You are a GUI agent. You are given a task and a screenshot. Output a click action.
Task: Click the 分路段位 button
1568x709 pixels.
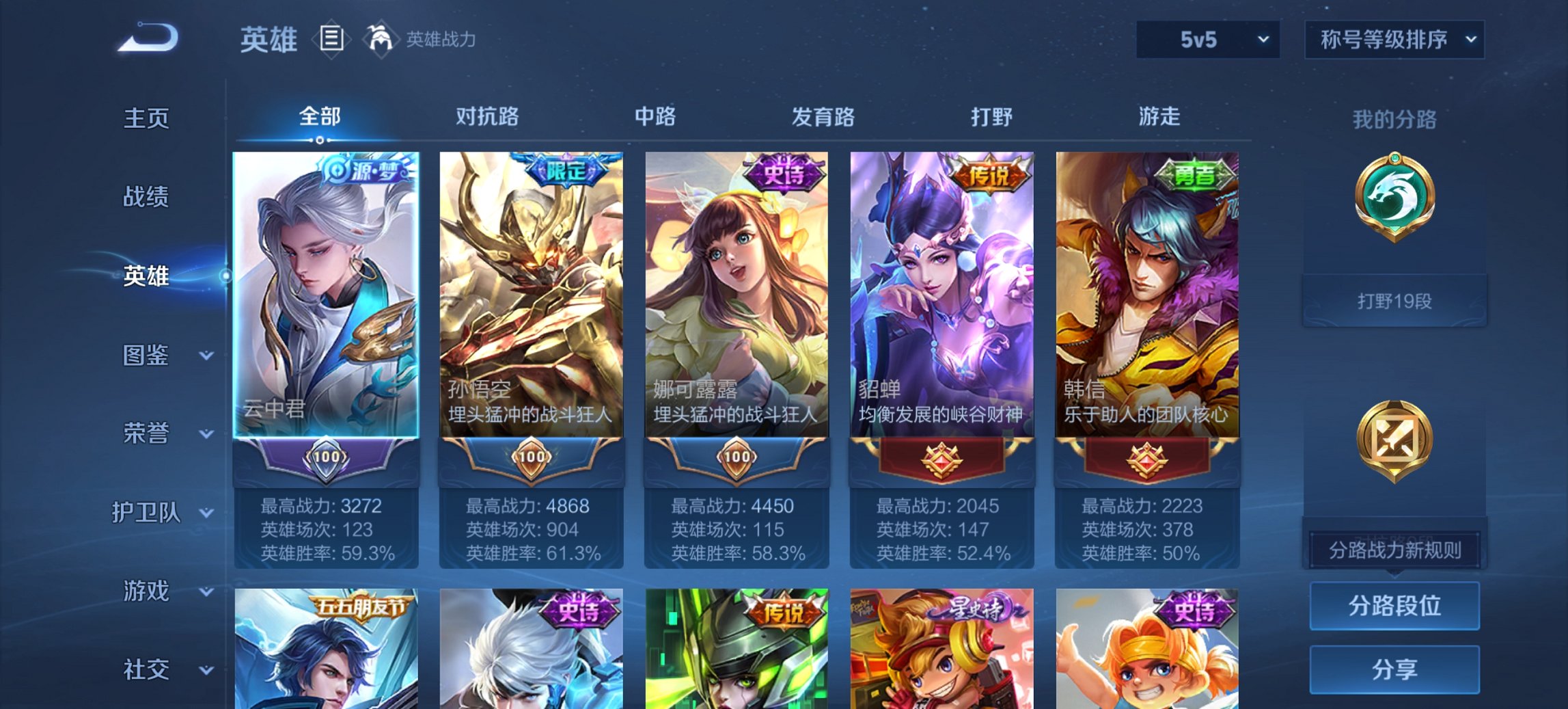1394,606
